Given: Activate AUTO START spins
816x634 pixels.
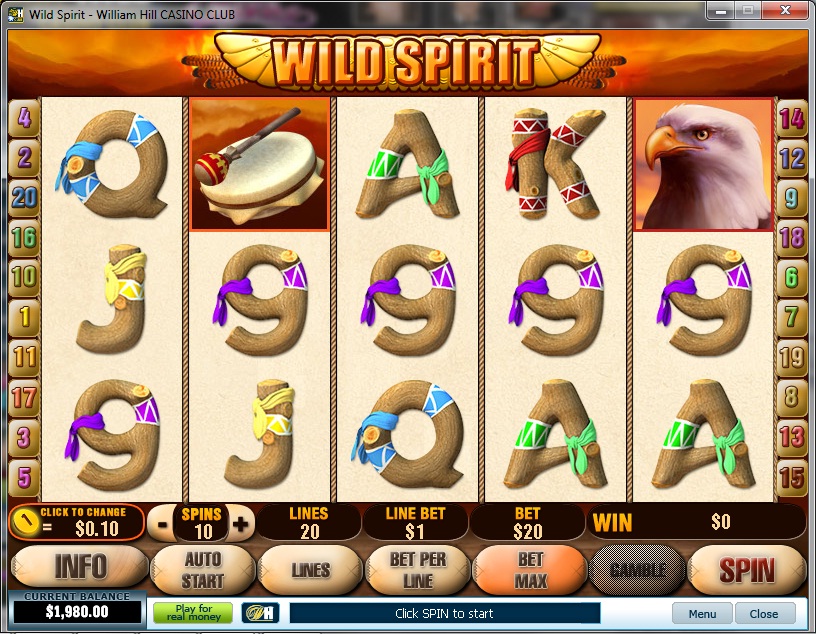Looking at the screenshot, I should pos(203,569).
